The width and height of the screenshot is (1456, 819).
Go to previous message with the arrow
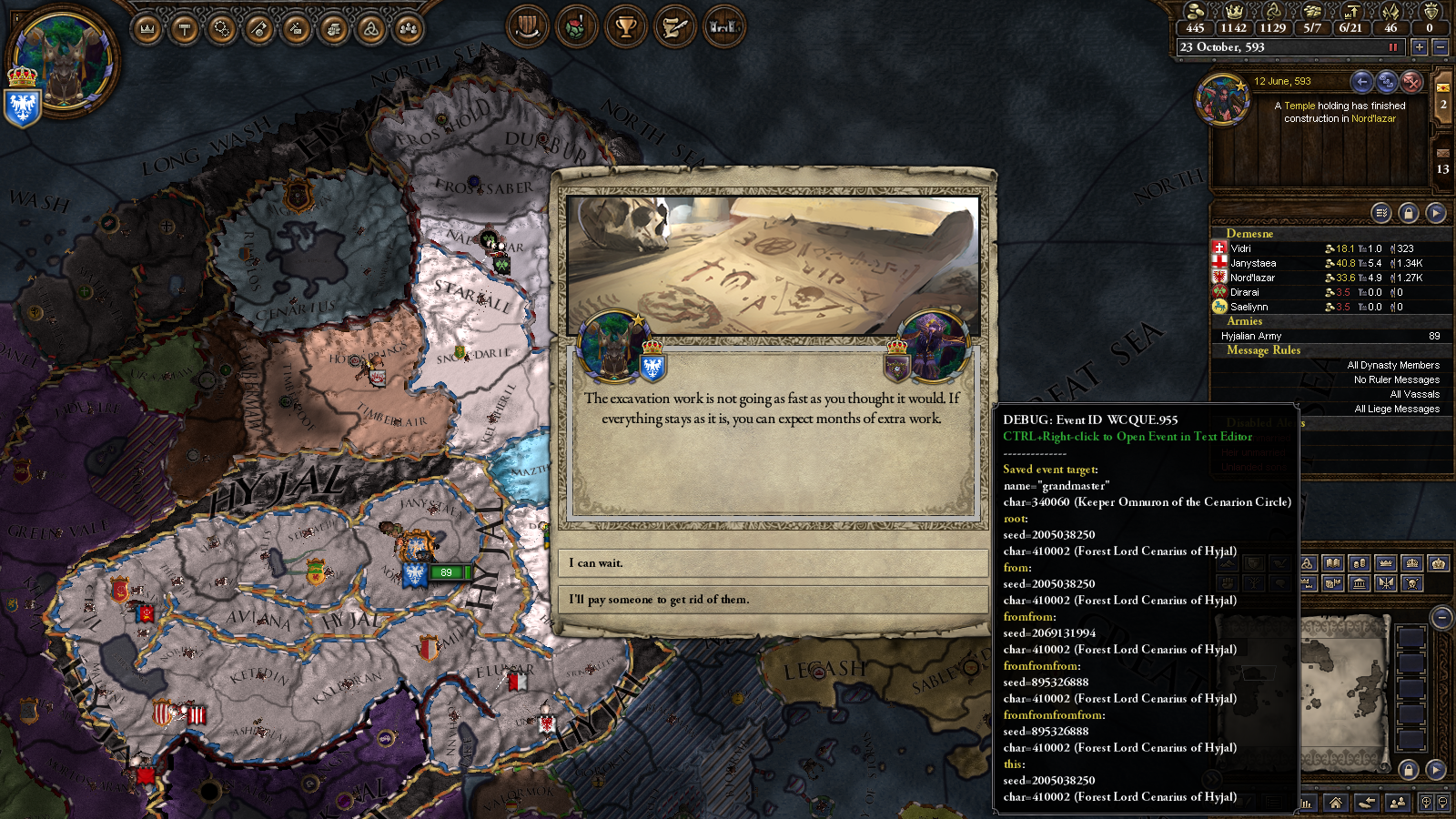(1361, 82)
